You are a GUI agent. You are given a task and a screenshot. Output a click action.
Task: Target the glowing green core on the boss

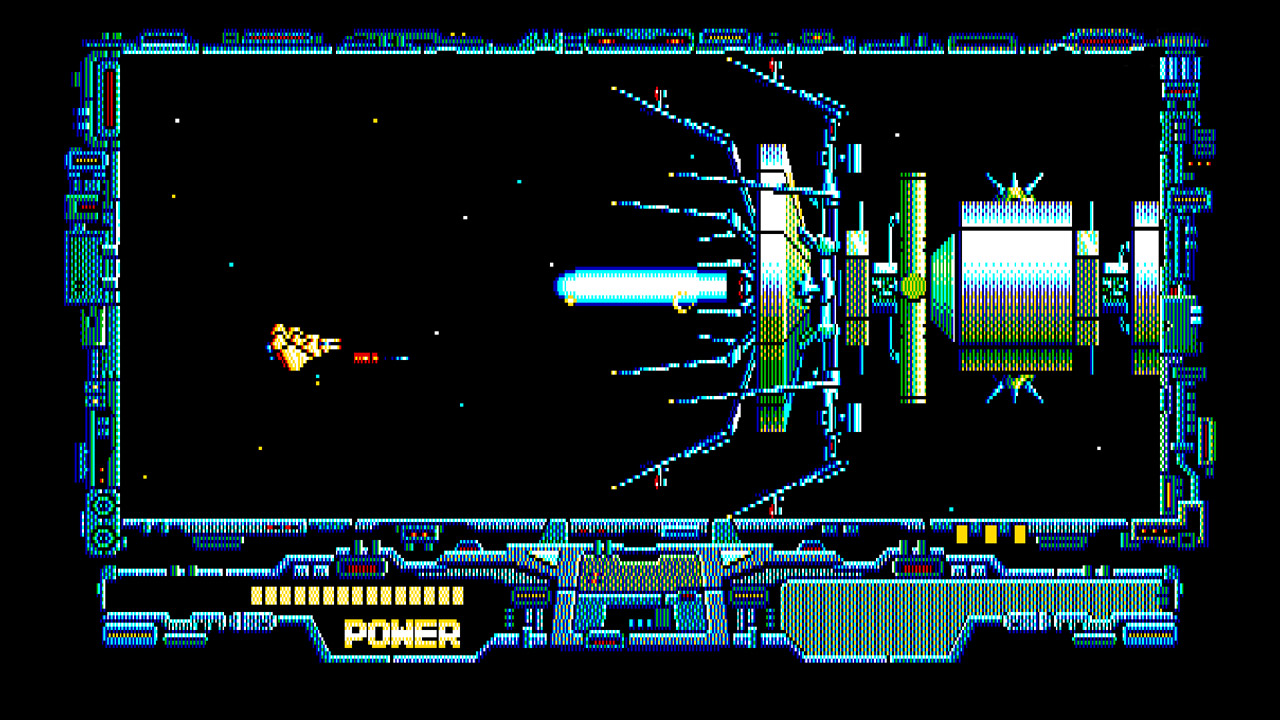[911, 285]
